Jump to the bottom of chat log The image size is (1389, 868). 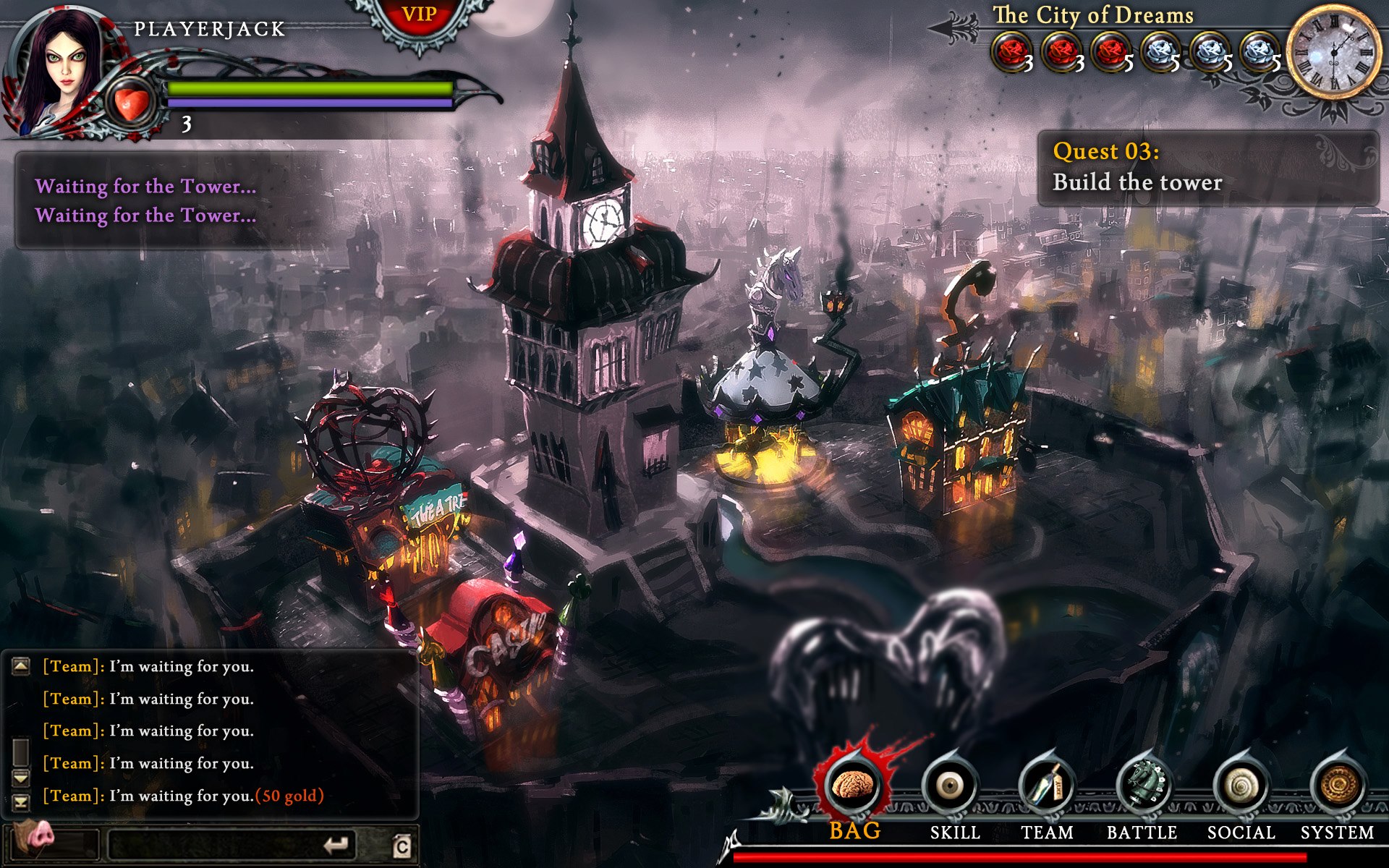(x=21, y=801)
